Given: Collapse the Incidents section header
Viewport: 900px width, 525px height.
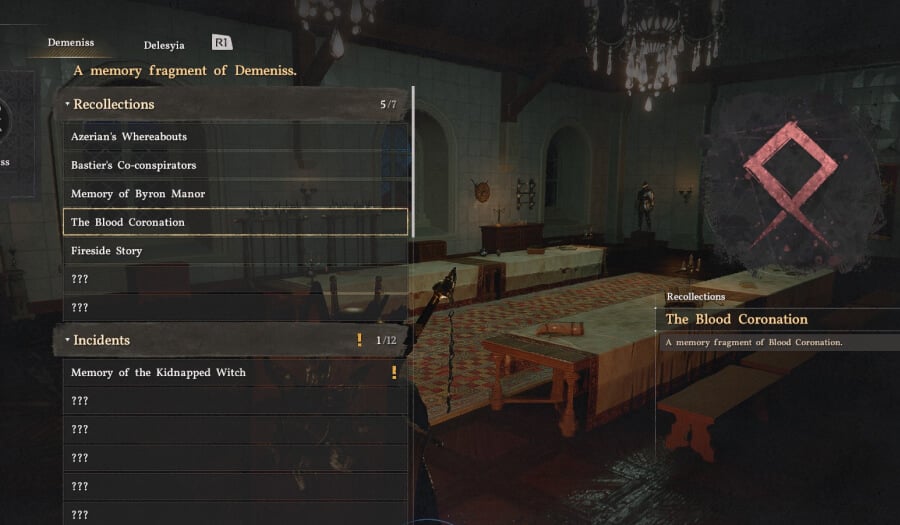Looking at the screenshot, I should [x=101, y=340].
